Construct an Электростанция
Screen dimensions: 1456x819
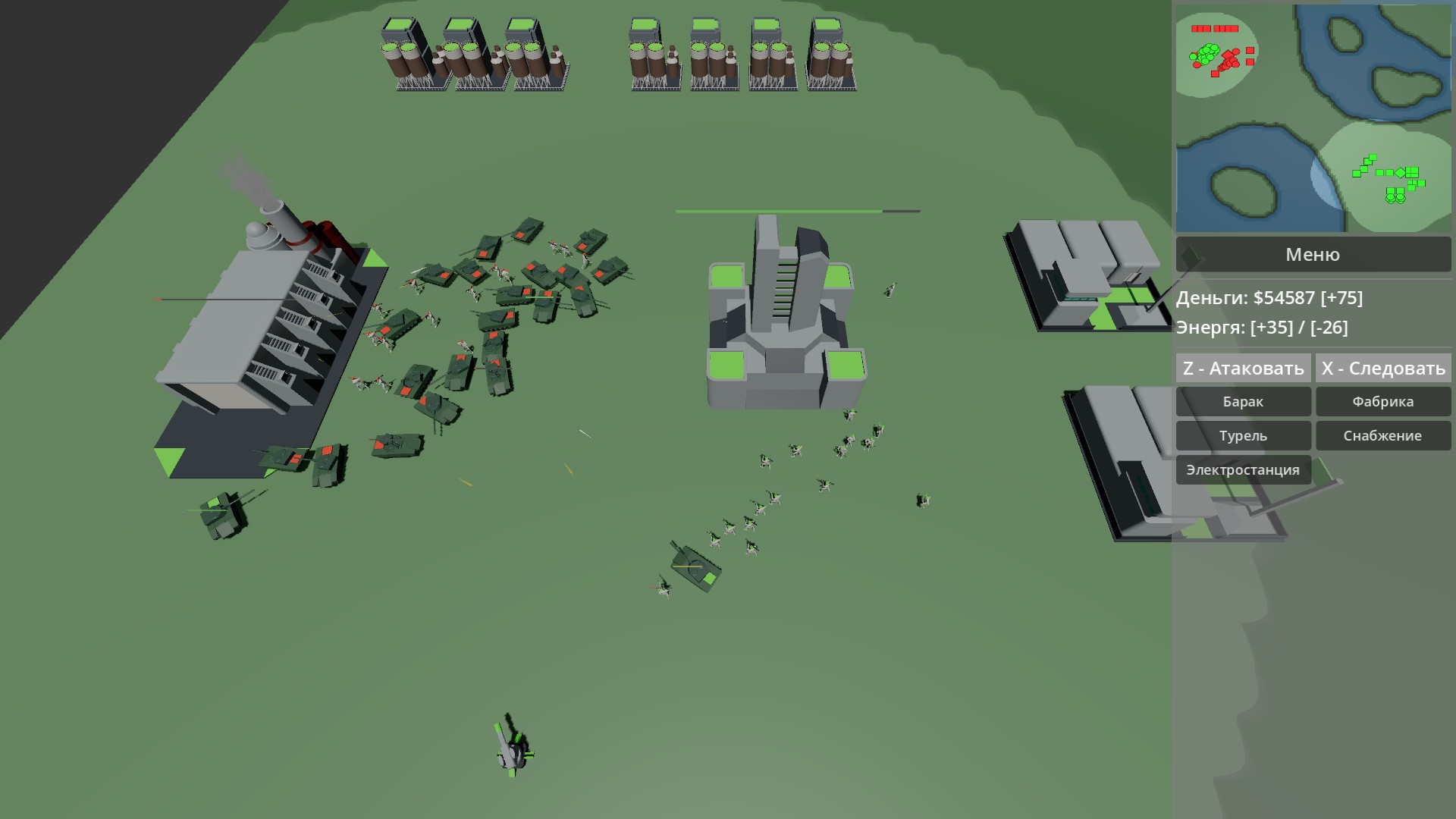[1242, 469]
